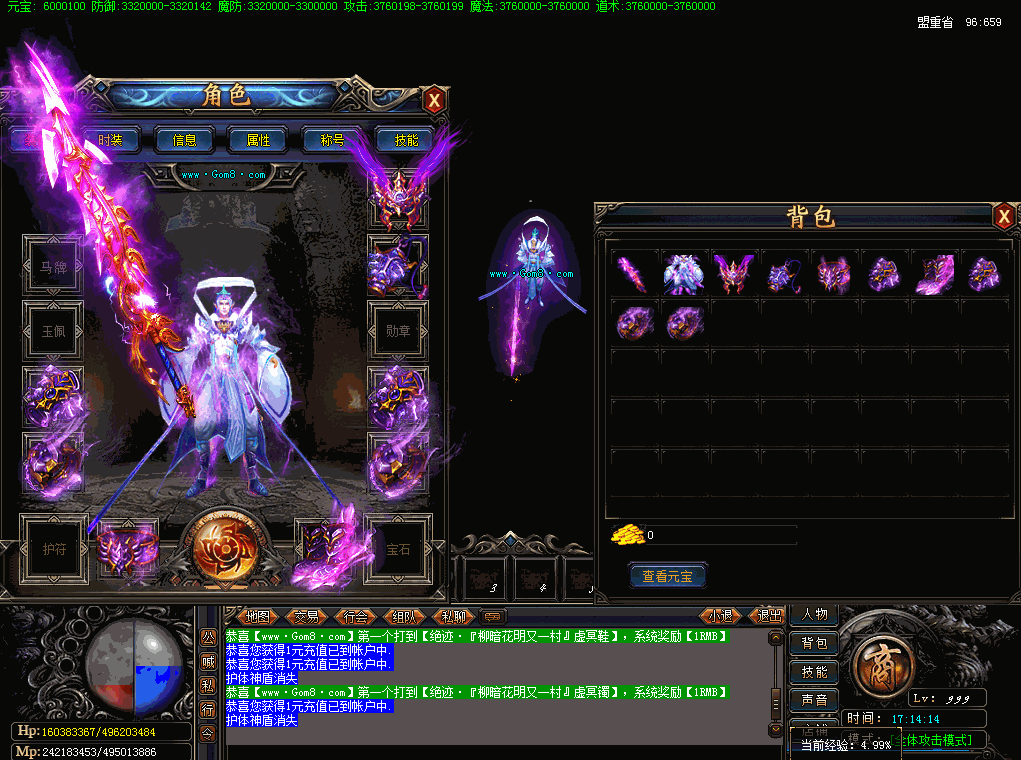Switch to the 技能 tab in character window
The width and height of the screenshot is (1021, 760).
tap(406, 140)
